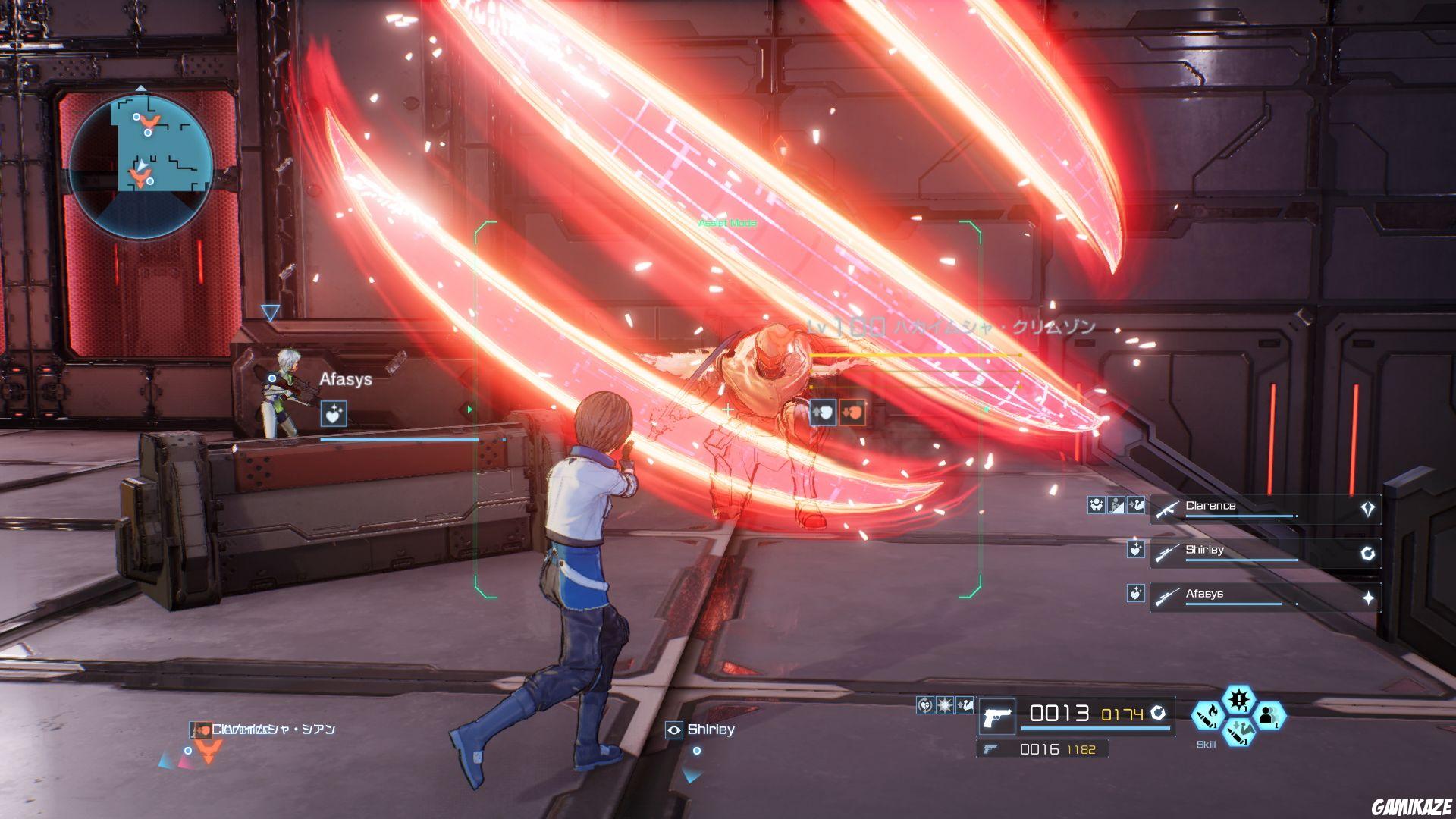The width and height of the screenshot is (1456, 819).
Task: Toggle the muscle-up buff icon above Clarence's bar
Action: coord(1136,506)
